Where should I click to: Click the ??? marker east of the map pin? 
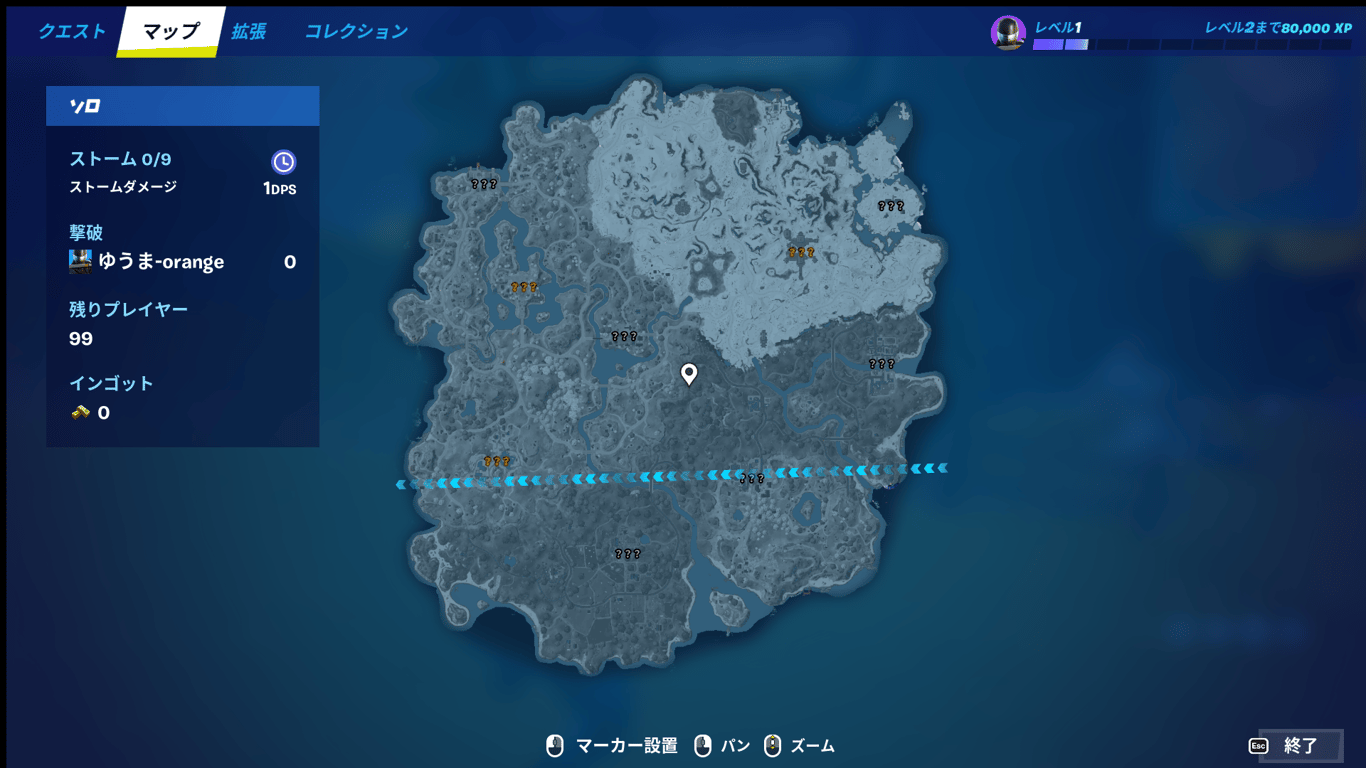click(880, 363)
